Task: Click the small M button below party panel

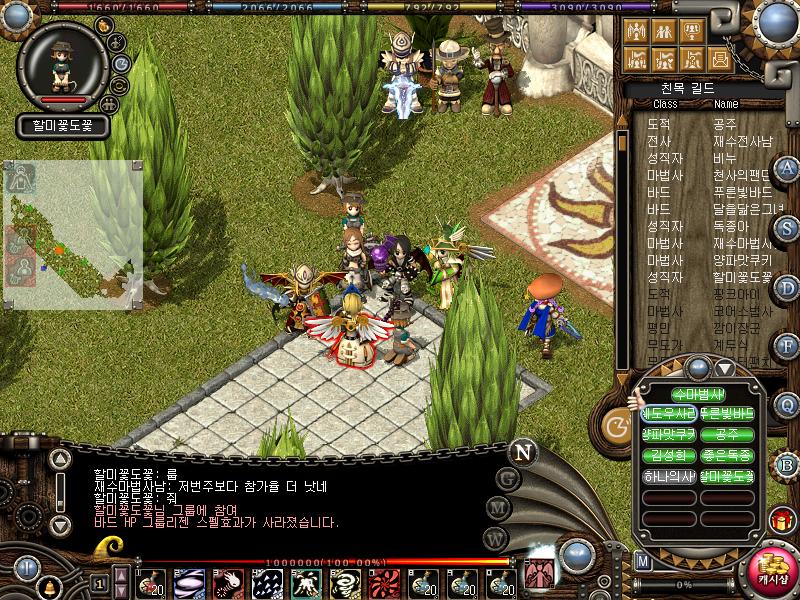Action: click(643, 560)
